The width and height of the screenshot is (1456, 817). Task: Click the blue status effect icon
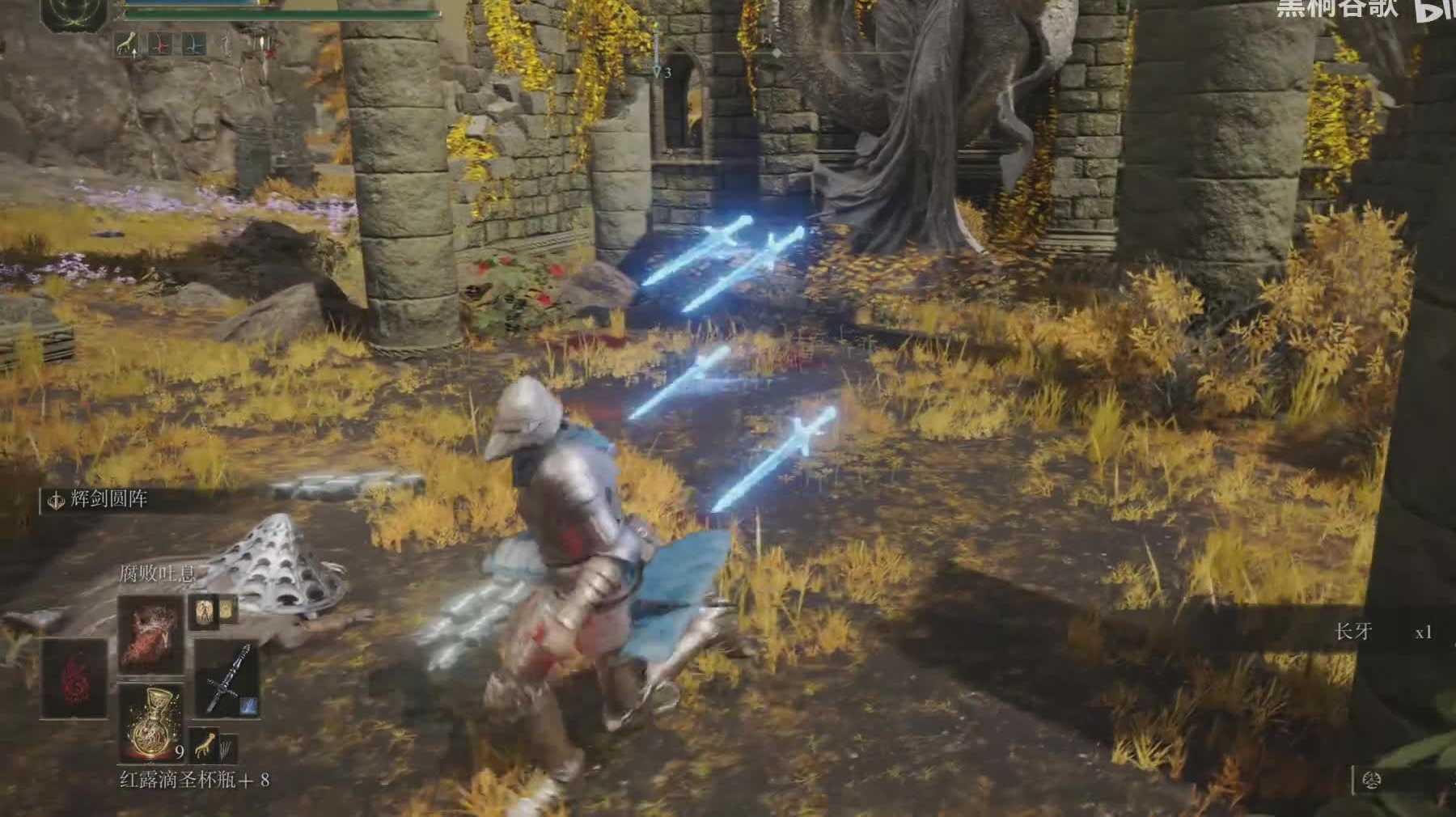click(193, 44)
